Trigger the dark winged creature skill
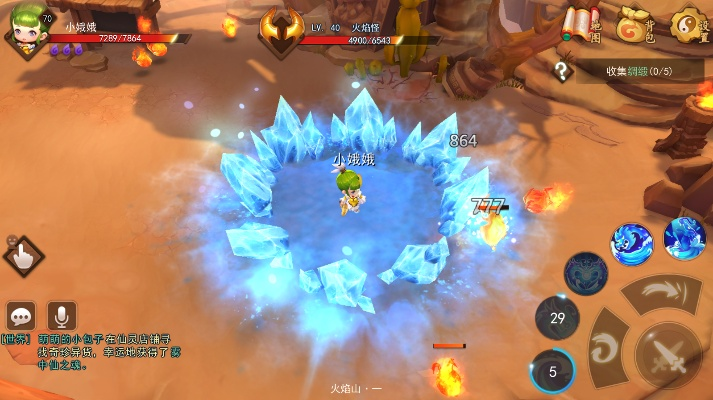Image resolution: width=713 pixels, height=400 pixels. (x=585, y=273)
